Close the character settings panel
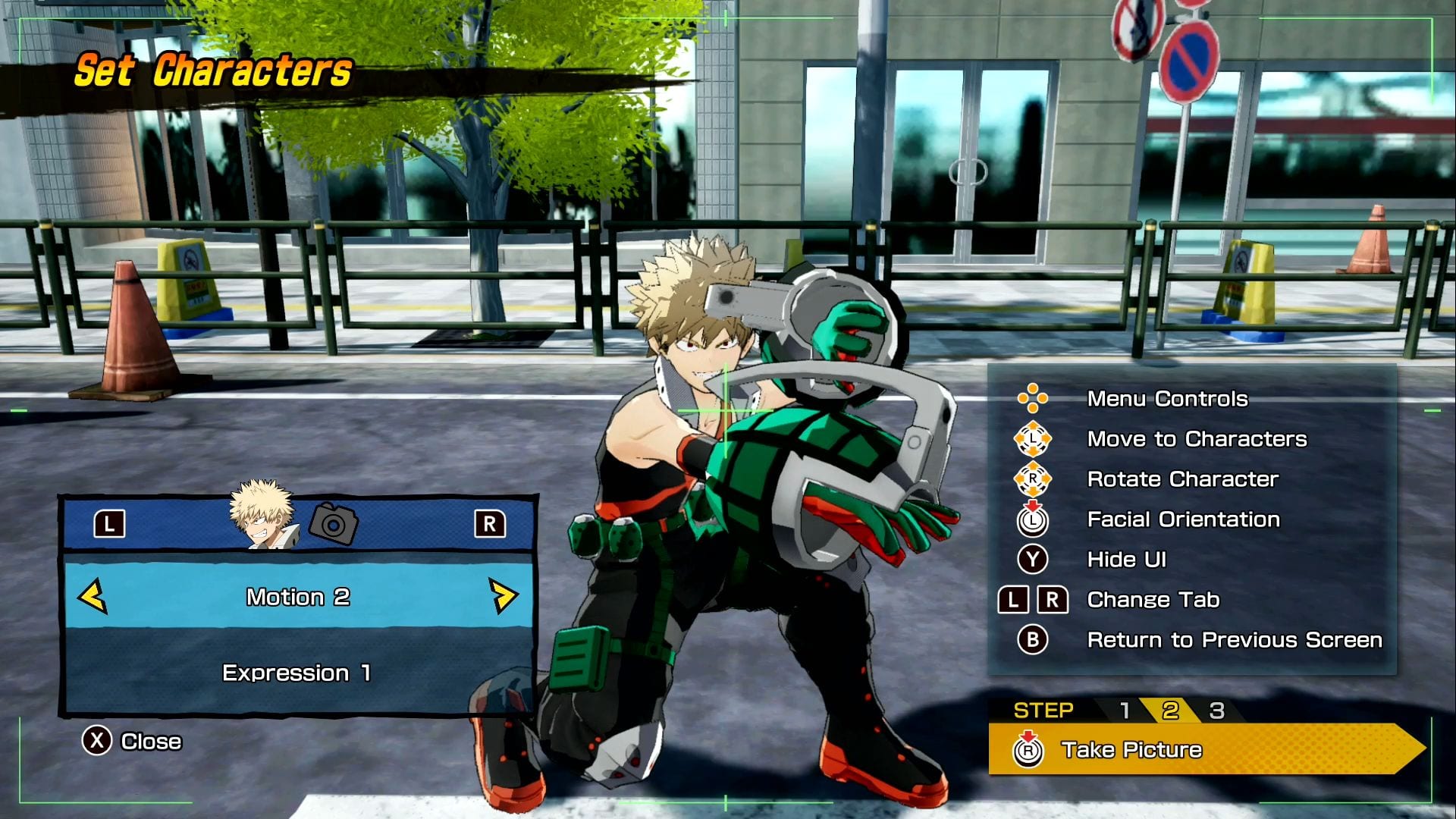 coord(133,741)
